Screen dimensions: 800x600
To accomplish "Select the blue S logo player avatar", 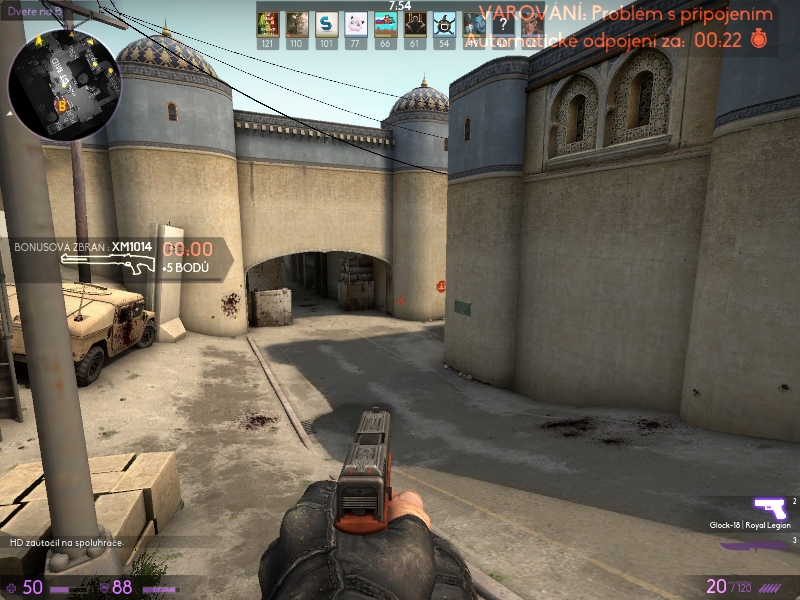I will [326, 24].
